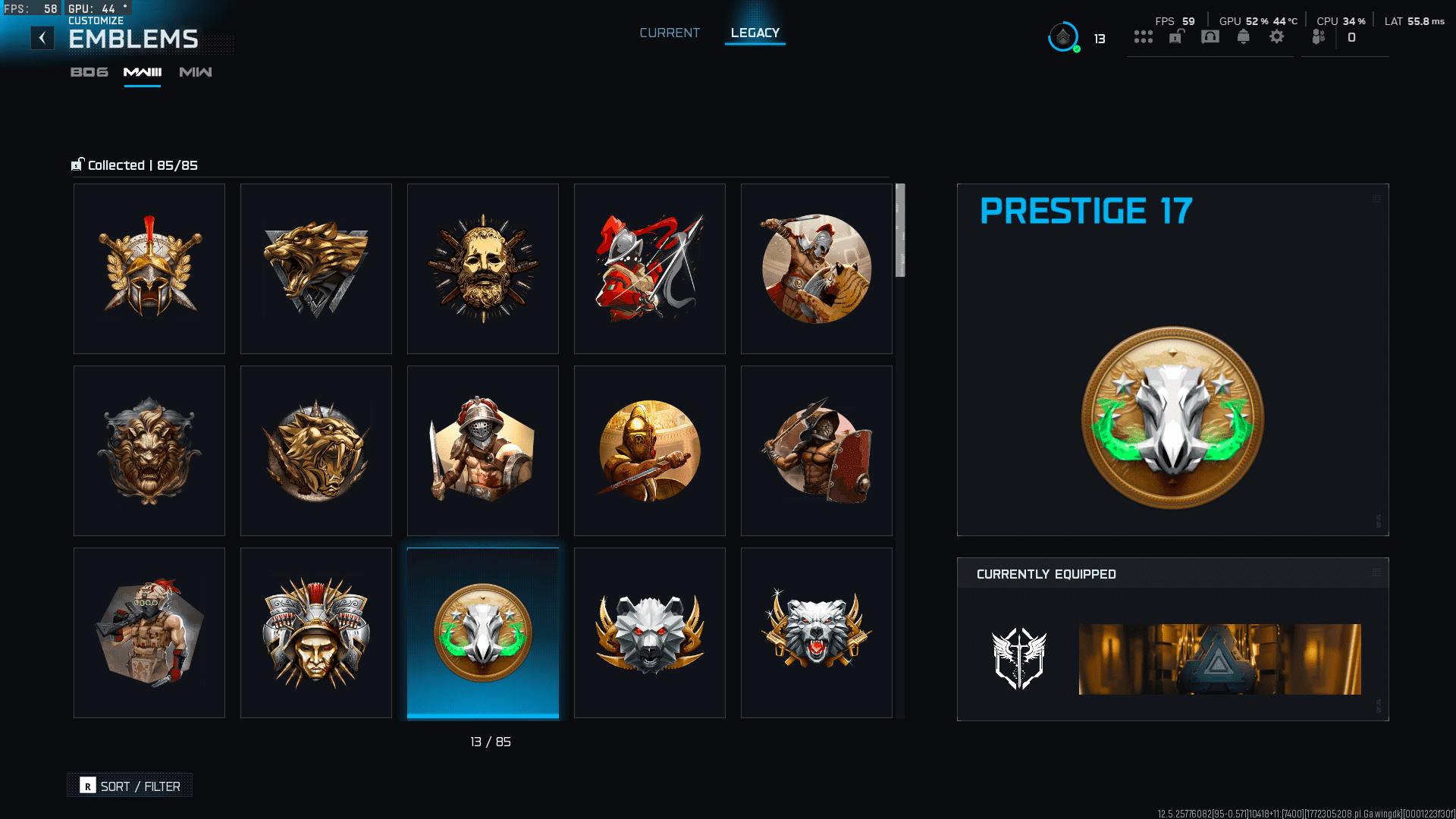Open the social friends icon
The image size is (1456, 819).
point(1319,36)
